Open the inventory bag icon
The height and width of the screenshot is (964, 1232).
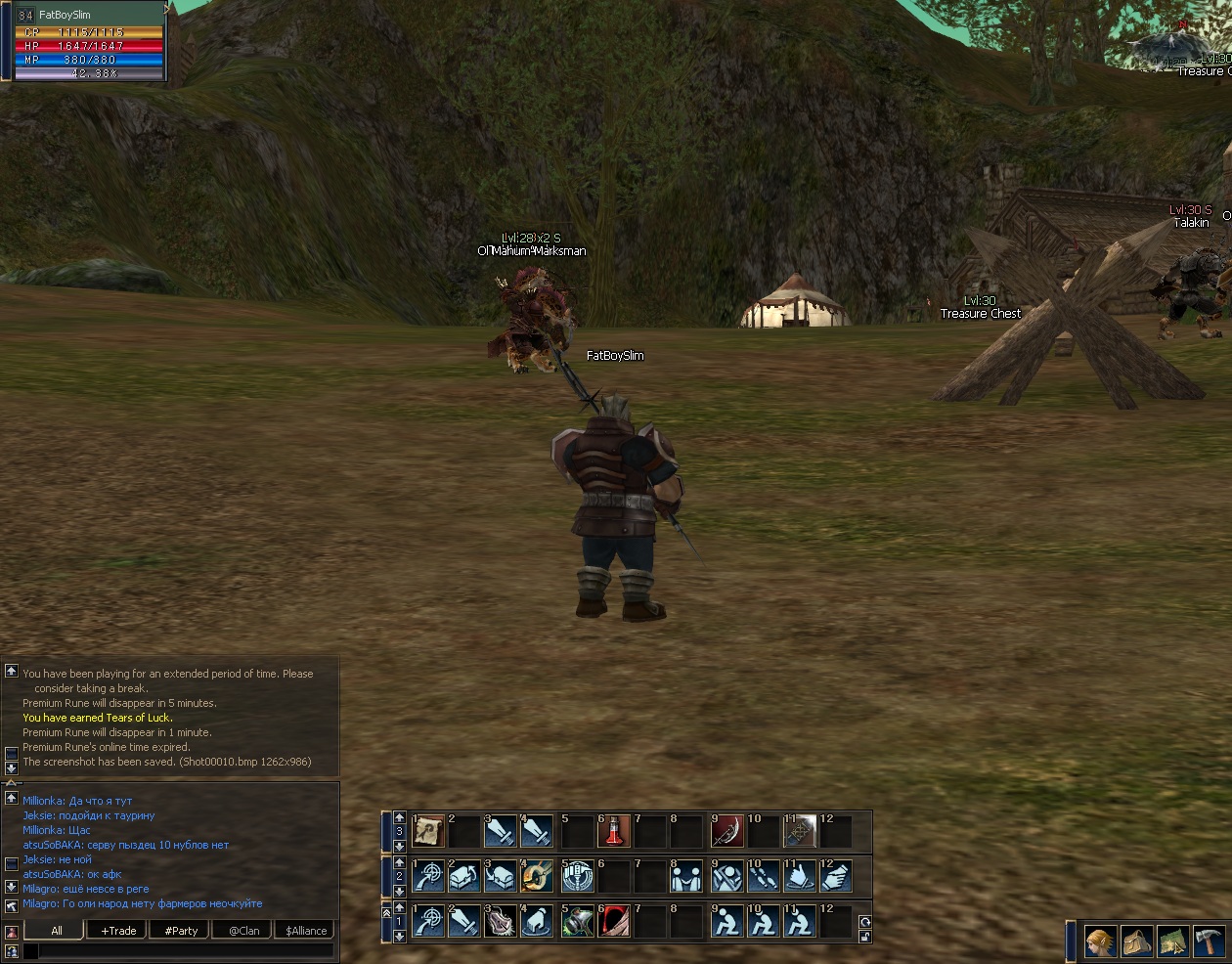pyautogui.click(x=1136, y=942)
